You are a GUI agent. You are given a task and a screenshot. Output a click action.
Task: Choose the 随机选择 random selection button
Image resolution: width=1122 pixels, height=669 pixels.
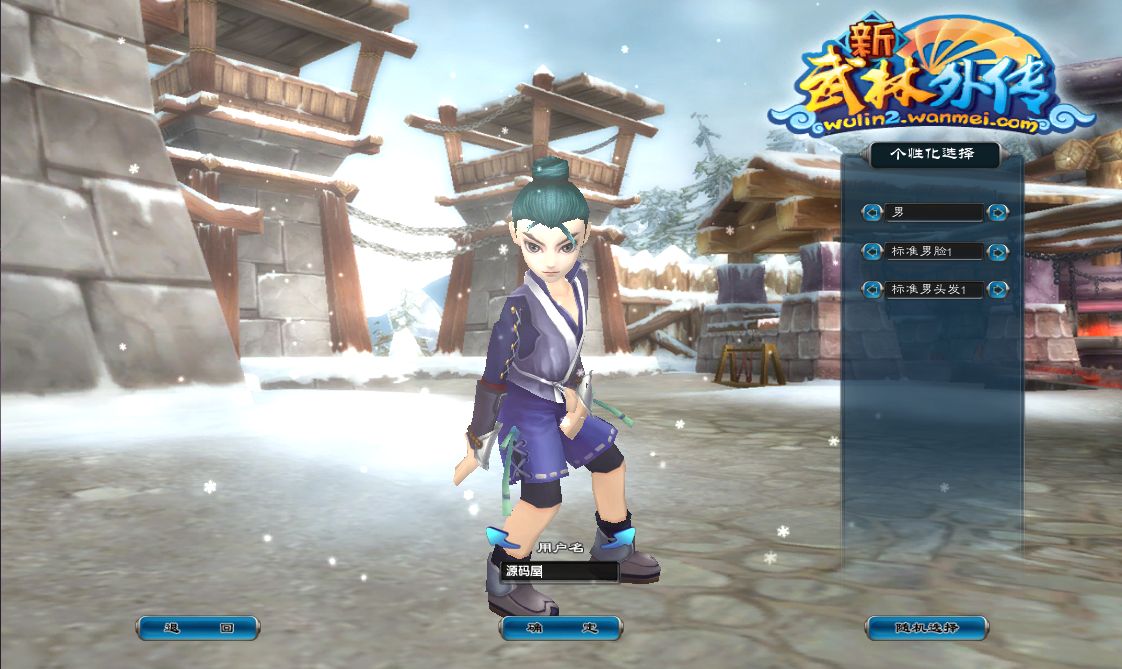coord(926,628)
